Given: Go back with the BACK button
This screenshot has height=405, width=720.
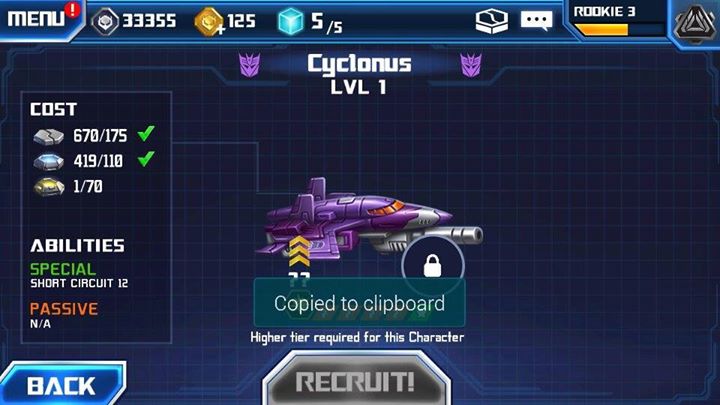Looking at the screenshot, I should [x=60, y=385].
